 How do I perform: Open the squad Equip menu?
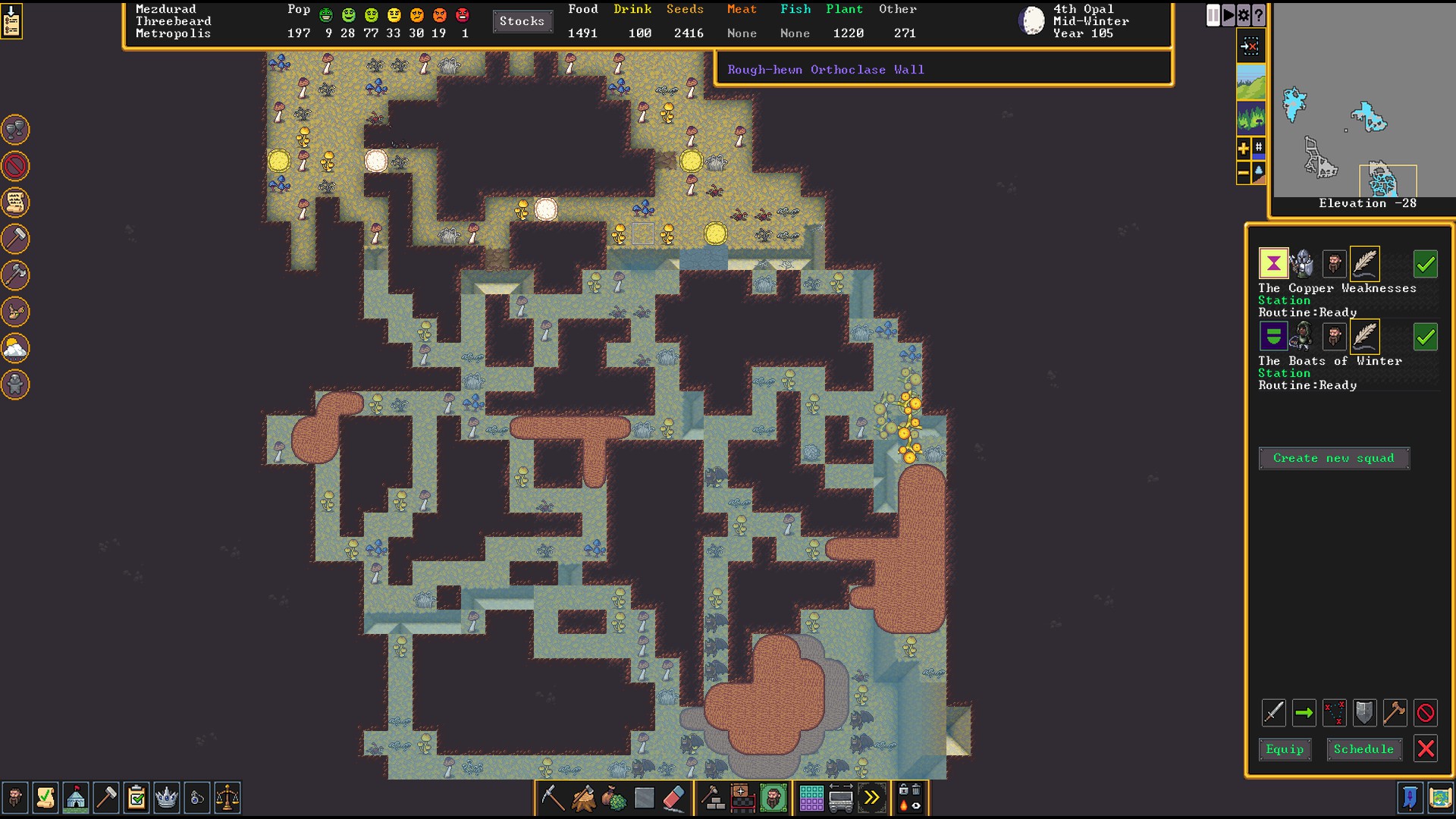click(x=1285, y=749)
